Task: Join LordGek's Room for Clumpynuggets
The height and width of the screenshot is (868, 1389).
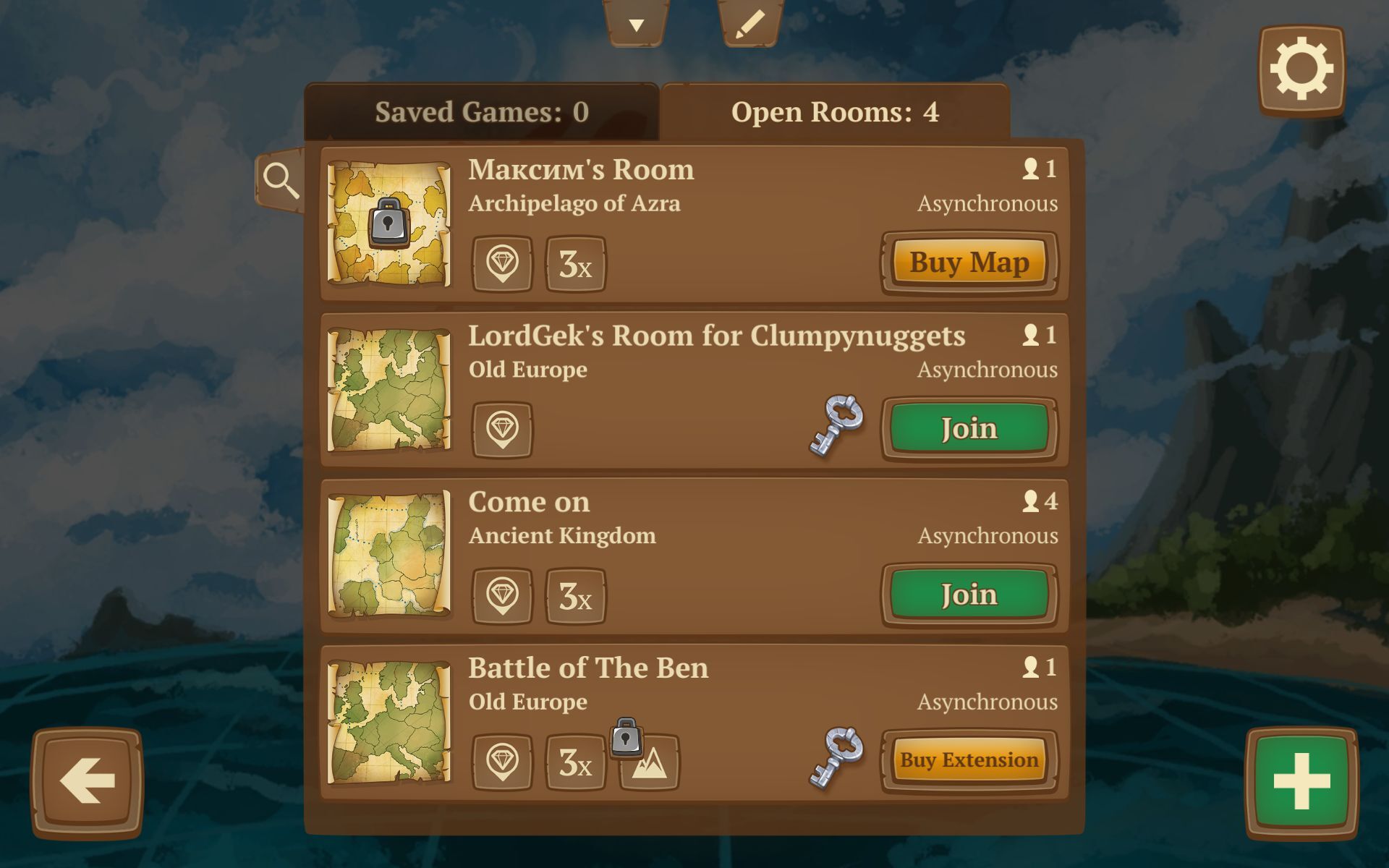Action: tap(969, 429)
